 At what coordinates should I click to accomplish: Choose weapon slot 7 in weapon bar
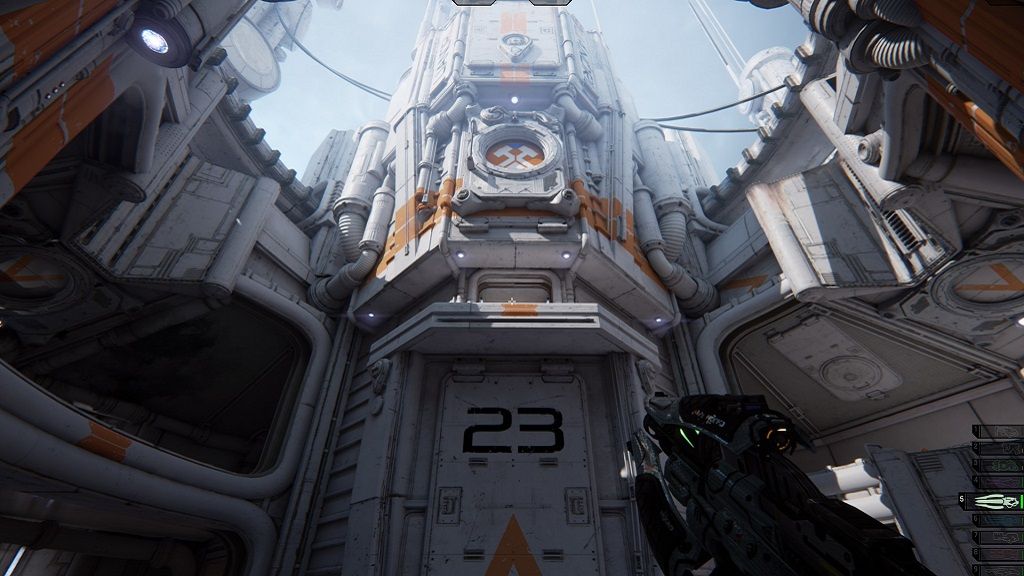point(999,537)
